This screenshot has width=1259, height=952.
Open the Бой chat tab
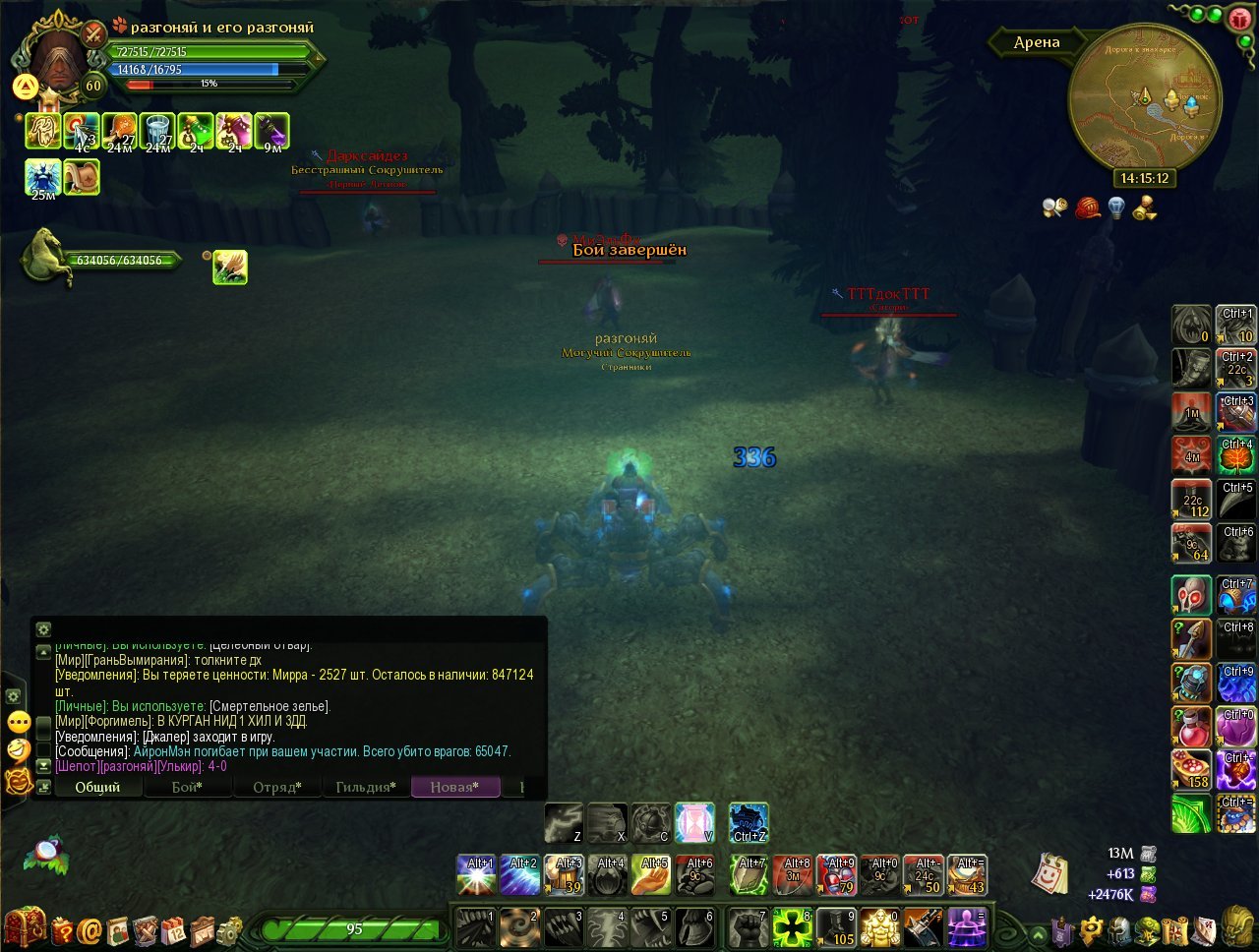[187, 787]
